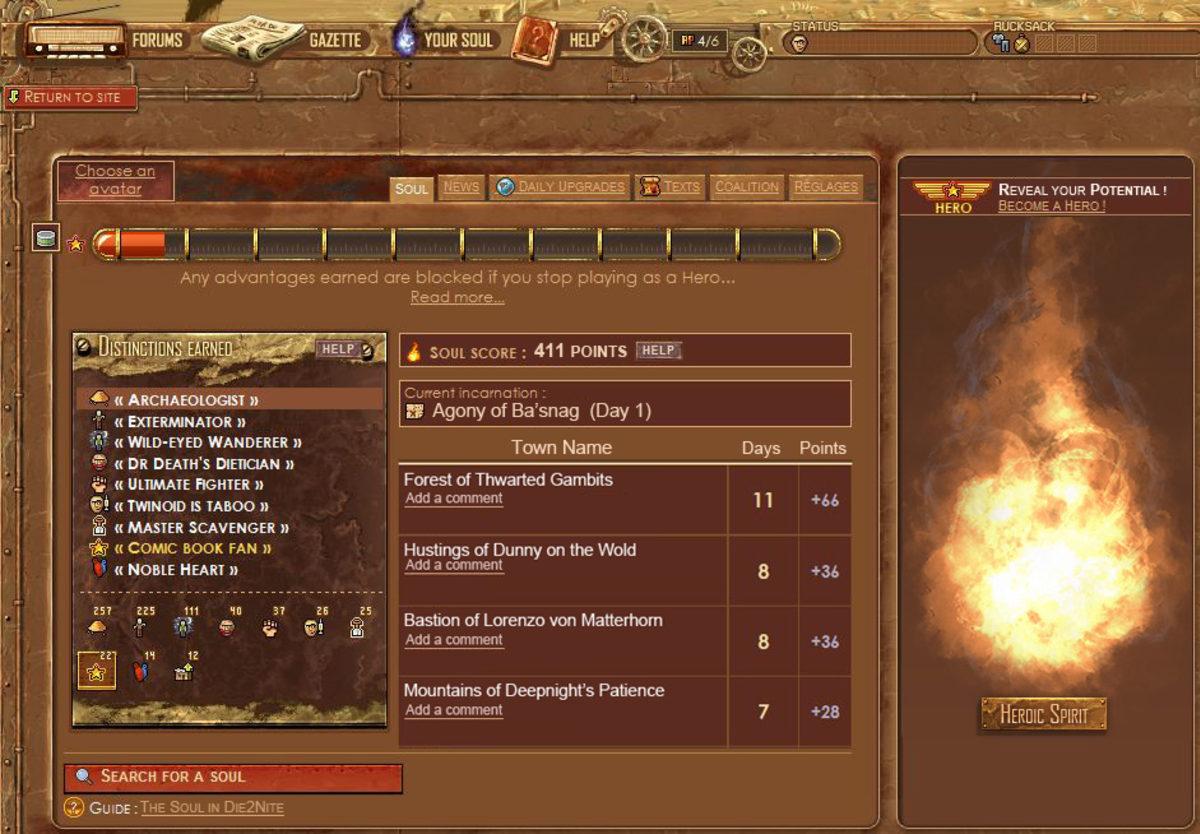Switch to the Texts tab

681,187
